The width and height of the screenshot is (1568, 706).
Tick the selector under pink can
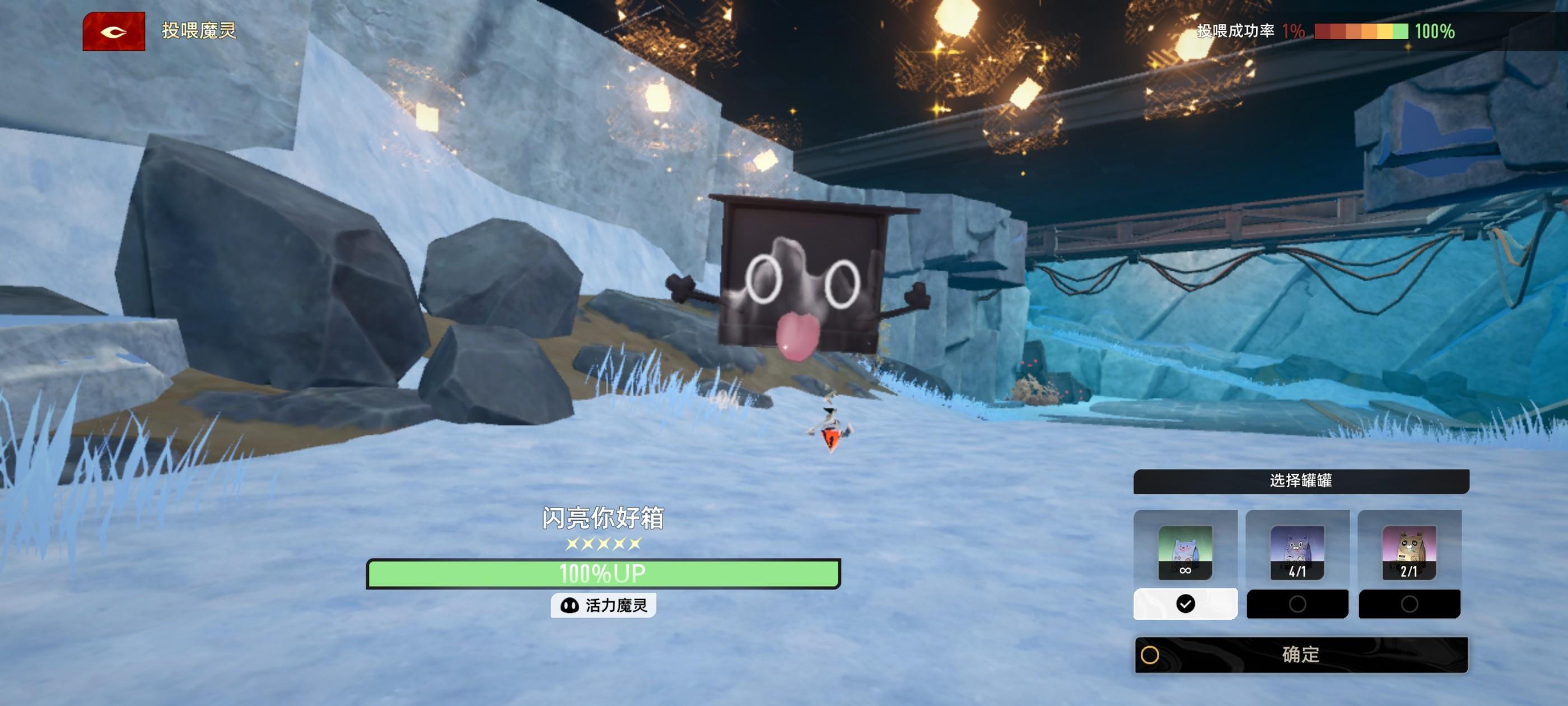(1409, 604)
